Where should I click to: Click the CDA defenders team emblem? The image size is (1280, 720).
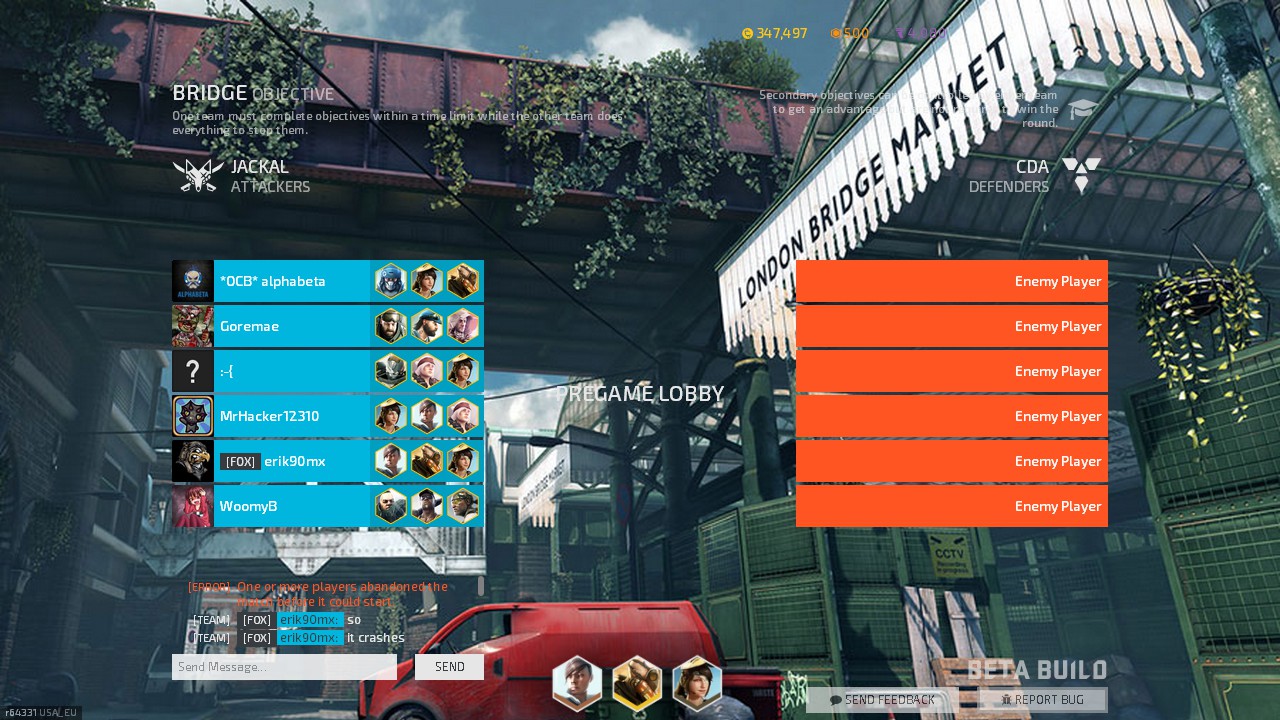click(x=1081, y=175)
